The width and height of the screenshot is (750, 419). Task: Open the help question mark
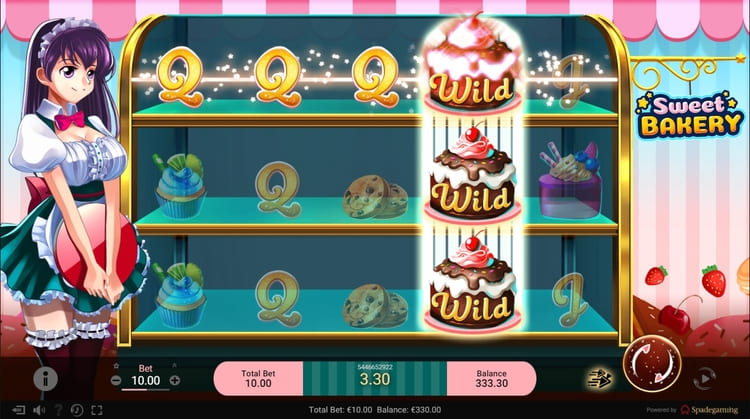pos(59,410)
